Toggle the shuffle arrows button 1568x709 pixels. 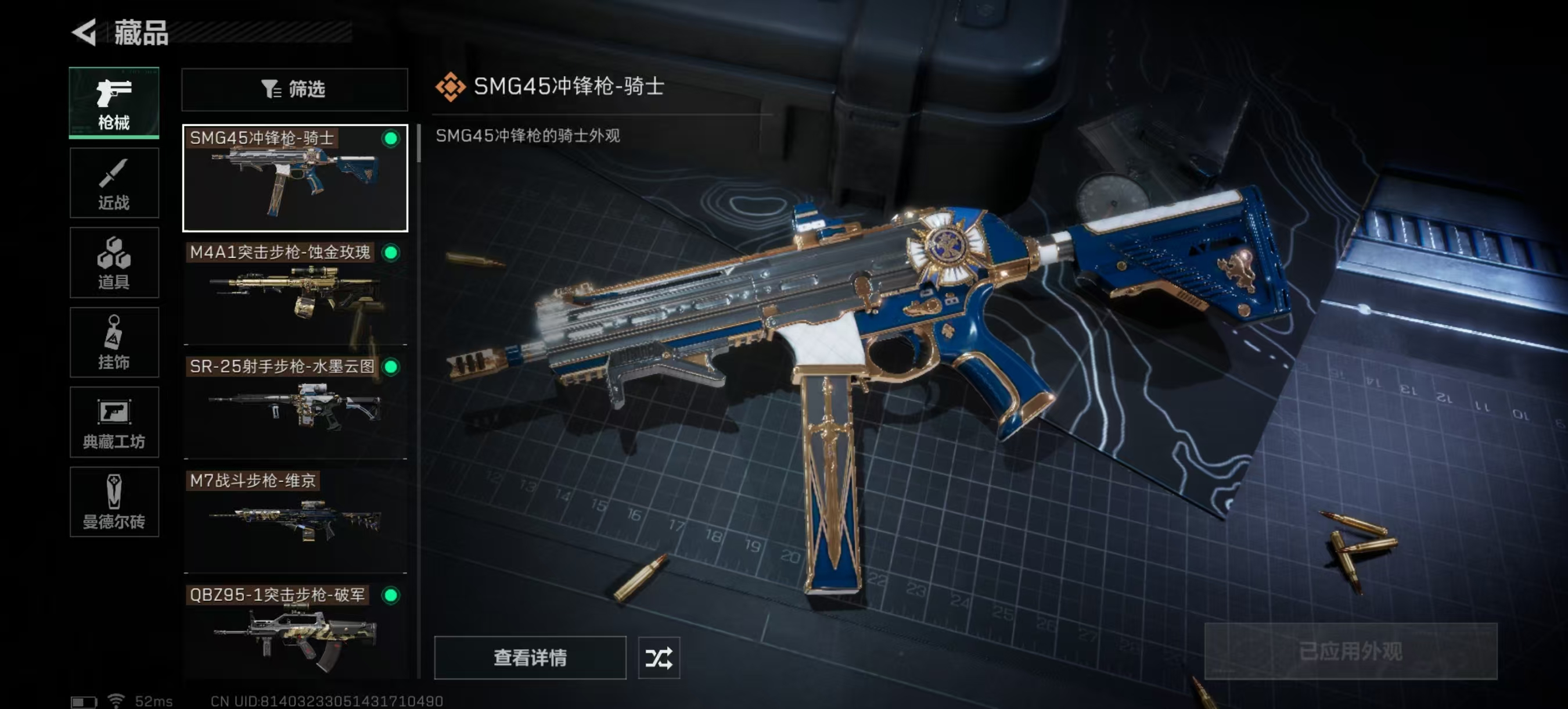(x=659, y=658)
